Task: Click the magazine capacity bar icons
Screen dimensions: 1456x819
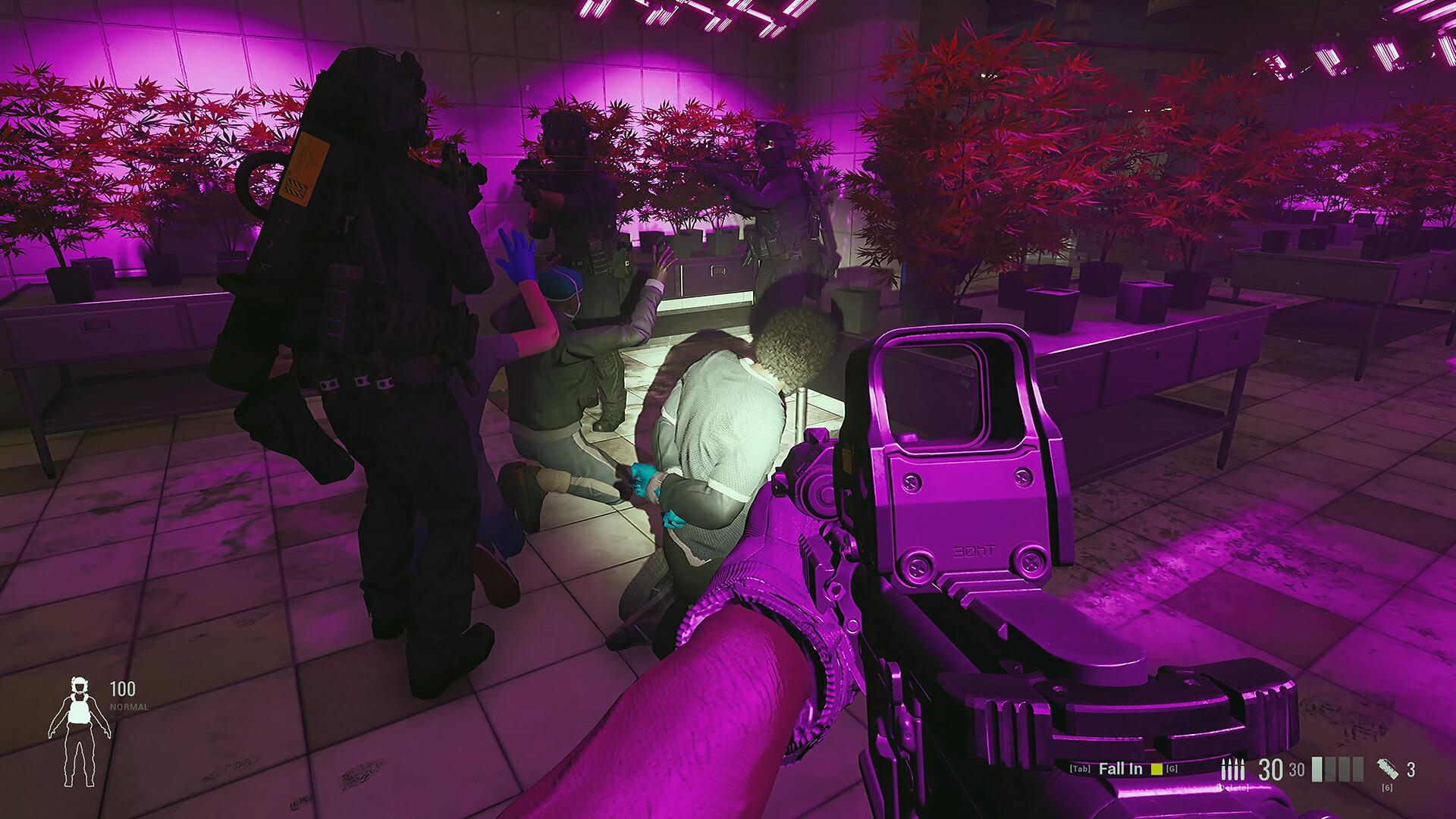Action: point(1336,770)
